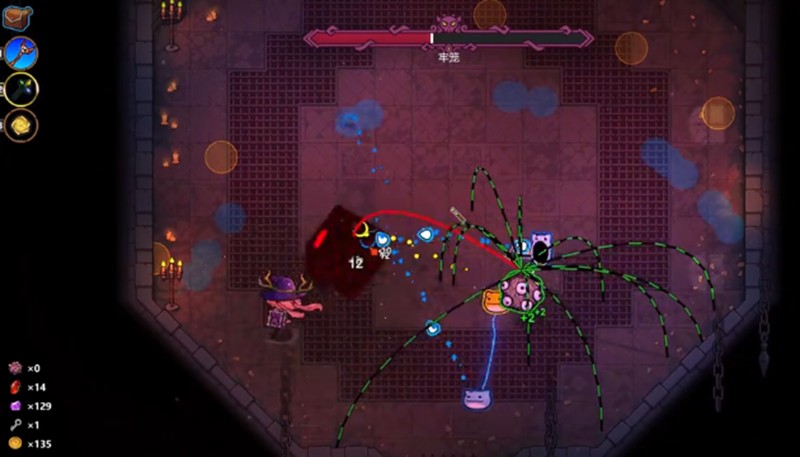Activate the golden swirl spell slot
This screenshot has width=800, height=457.
click(x=20, y=124)
